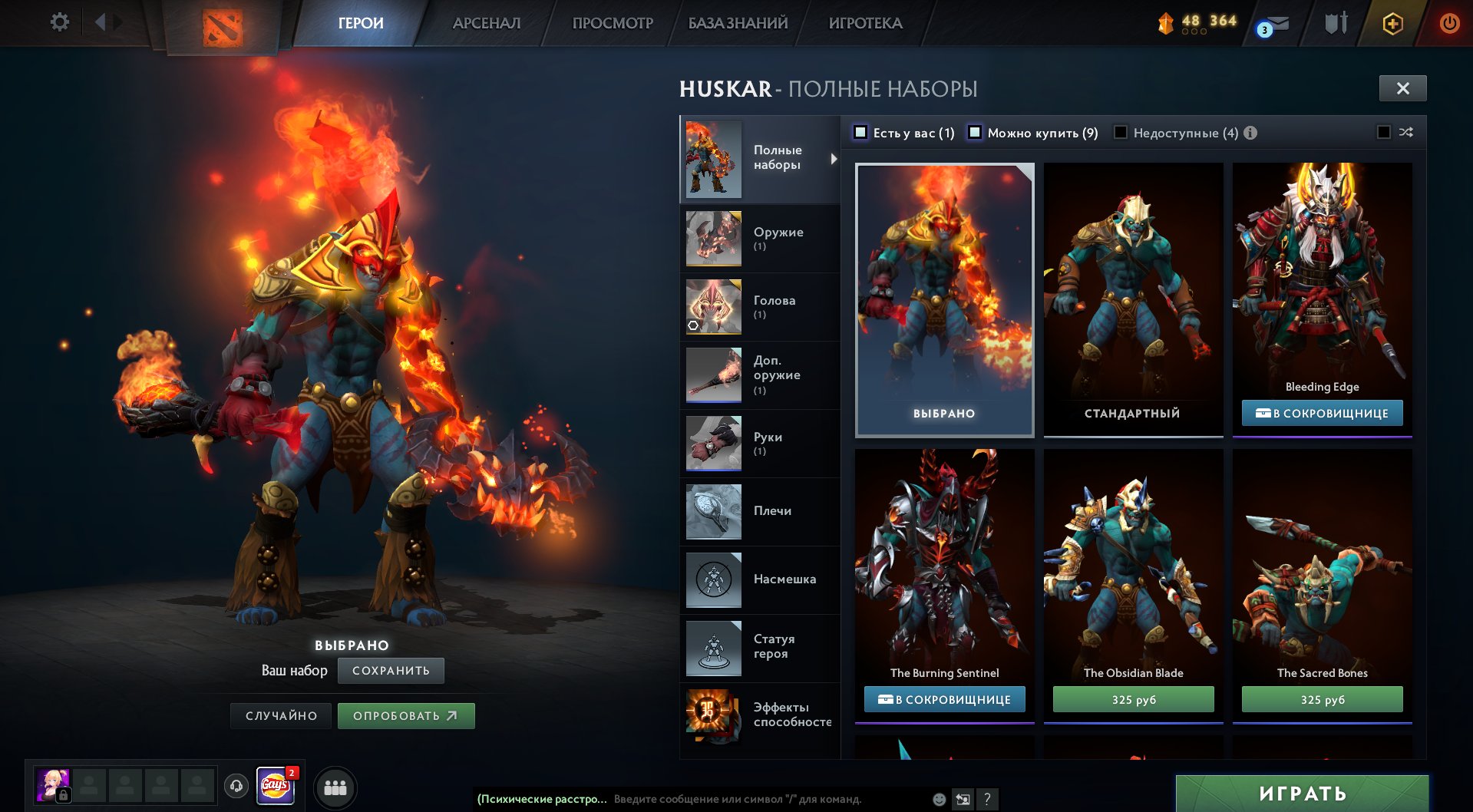Try the set with Опробовать button
The height and width of the screenshot is (812, 1473).
coord(405,716)
